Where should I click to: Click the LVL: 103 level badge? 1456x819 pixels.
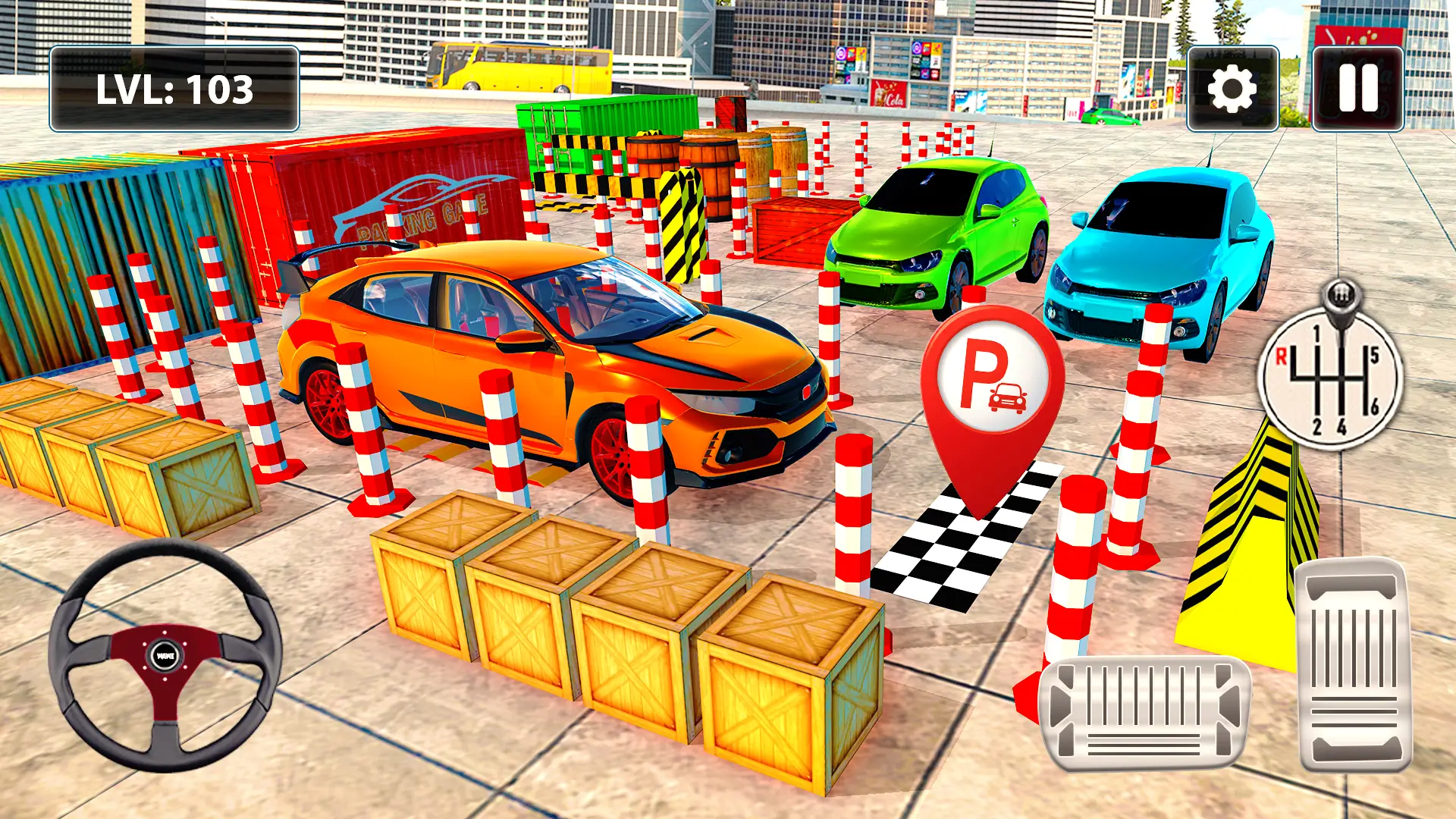point(173,86)
